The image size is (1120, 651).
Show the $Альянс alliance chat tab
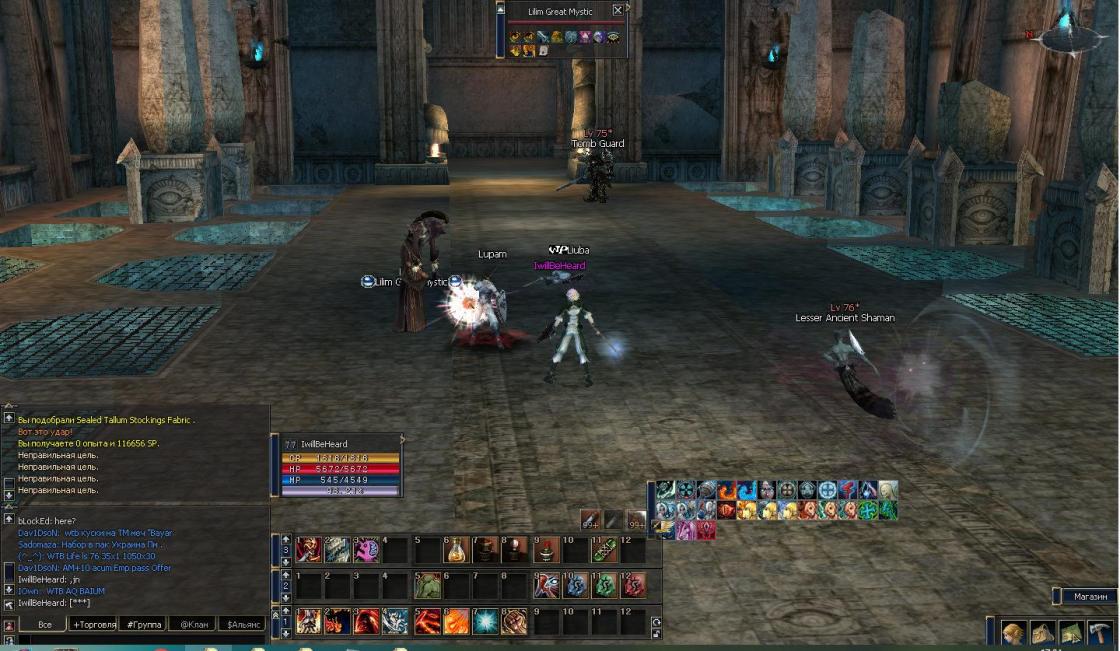[x=244, y=624]
